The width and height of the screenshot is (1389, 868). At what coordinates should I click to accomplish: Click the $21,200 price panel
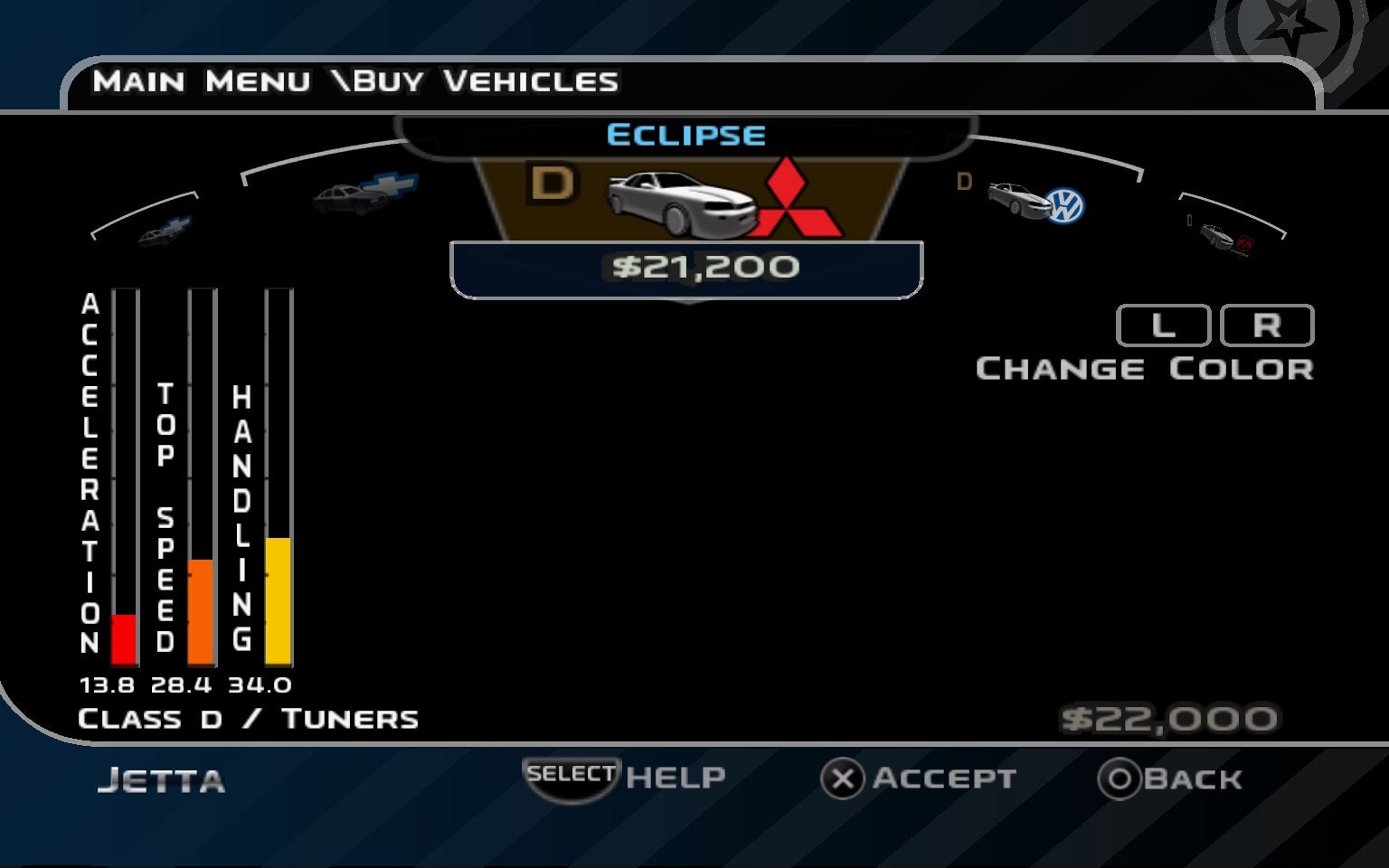pos(687,266)
